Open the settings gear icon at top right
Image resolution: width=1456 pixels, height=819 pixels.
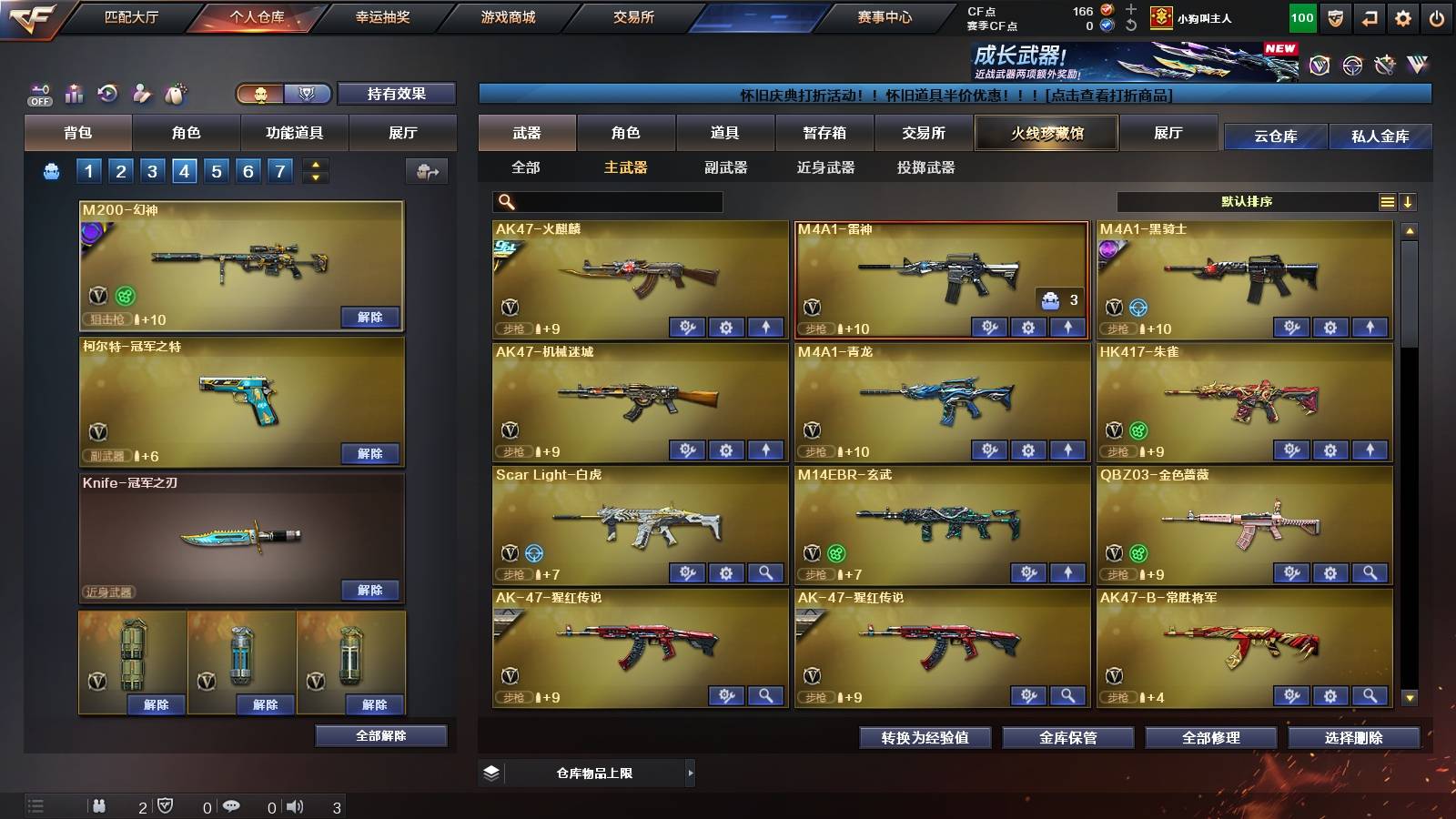click(1402, 16)
